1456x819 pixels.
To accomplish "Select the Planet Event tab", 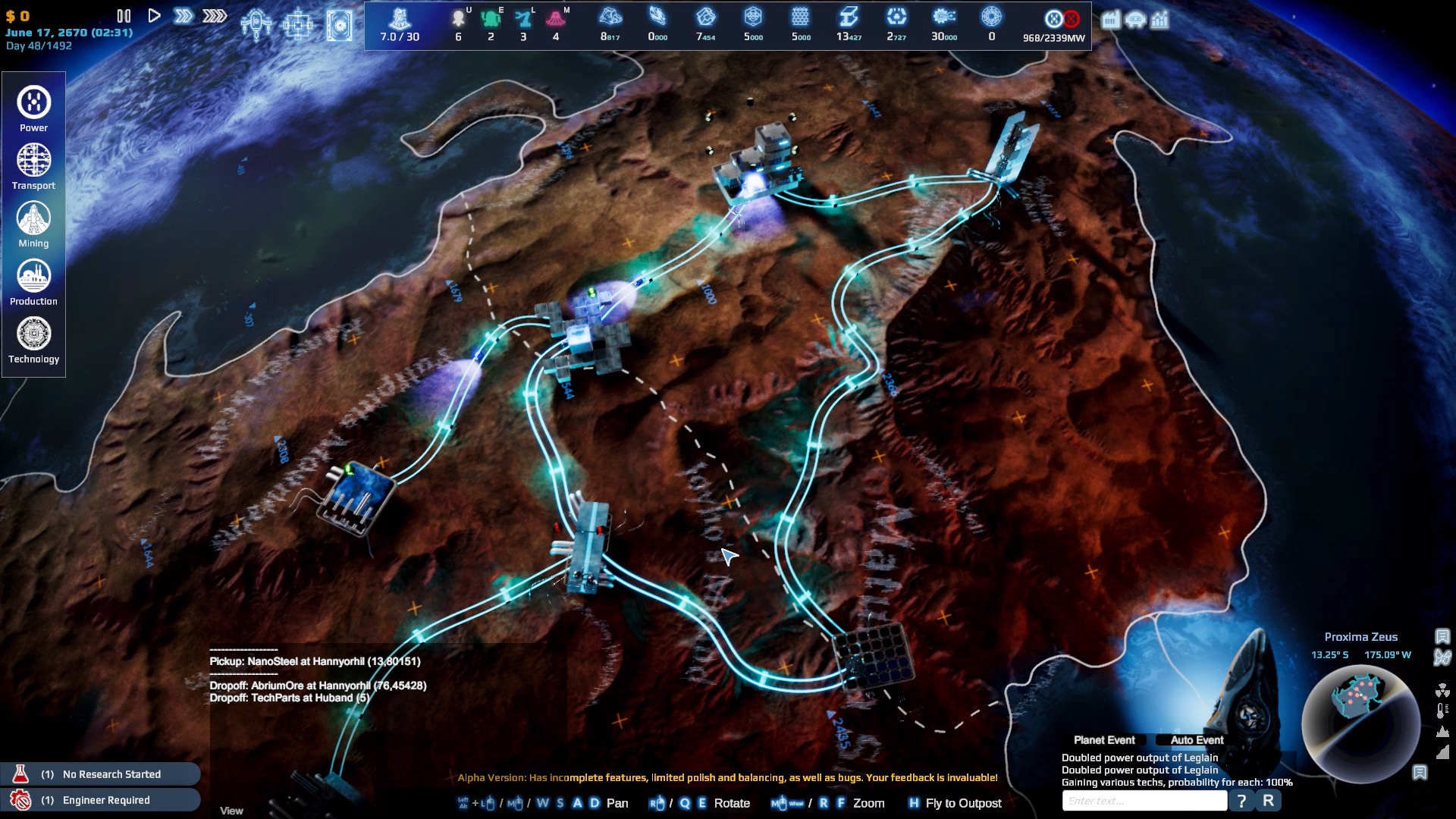I will point(1104,740).
